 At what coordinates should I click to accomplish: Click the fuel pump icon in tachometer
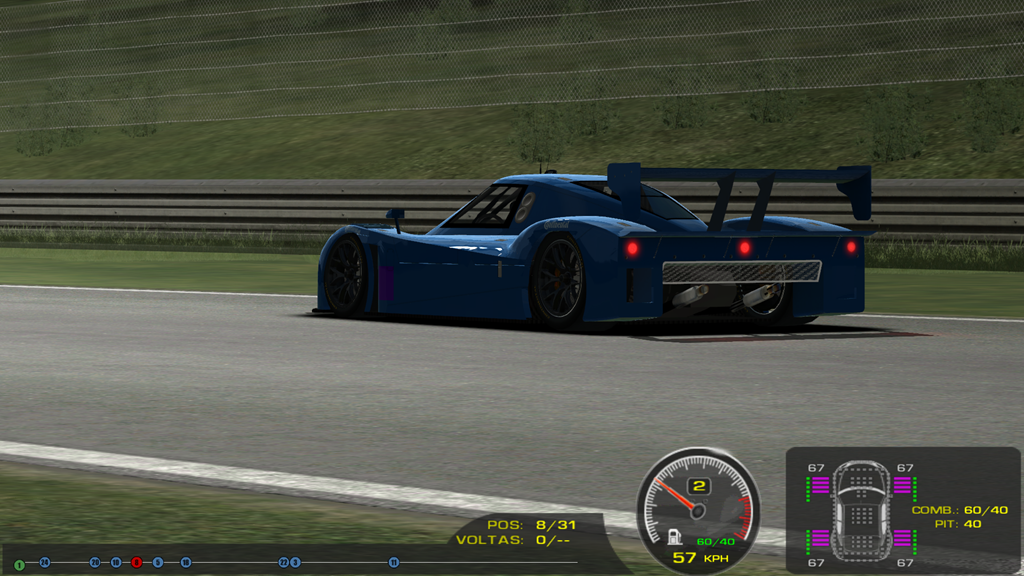[676, 538]
